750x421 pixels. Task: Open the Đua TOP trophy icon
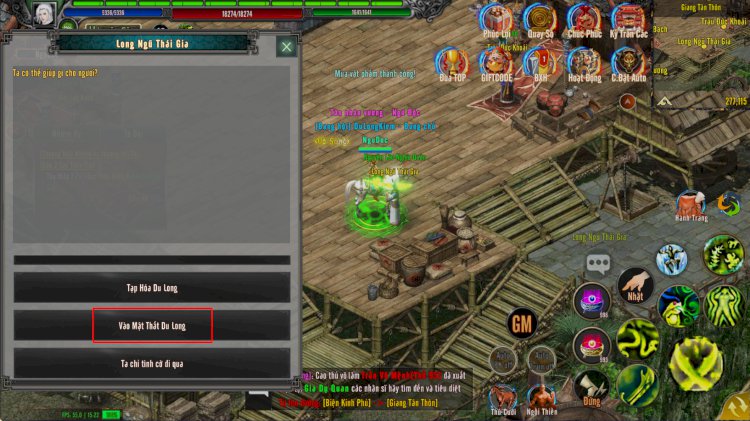pyautogui.click(x=453, y=64)
